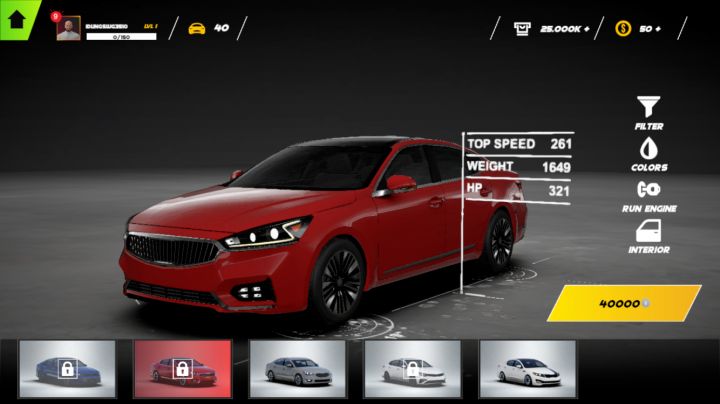Buy the car for 40000
The height and width of the screenshot is (404, 720).
[623, 303]
